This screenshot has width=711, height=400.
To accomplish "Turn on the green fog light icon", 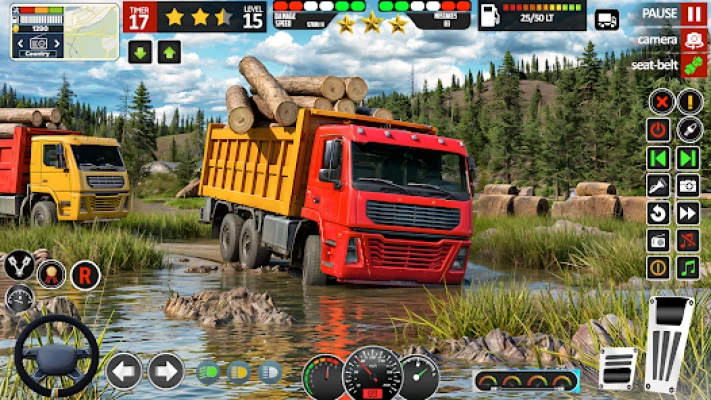I will (208, 372).
